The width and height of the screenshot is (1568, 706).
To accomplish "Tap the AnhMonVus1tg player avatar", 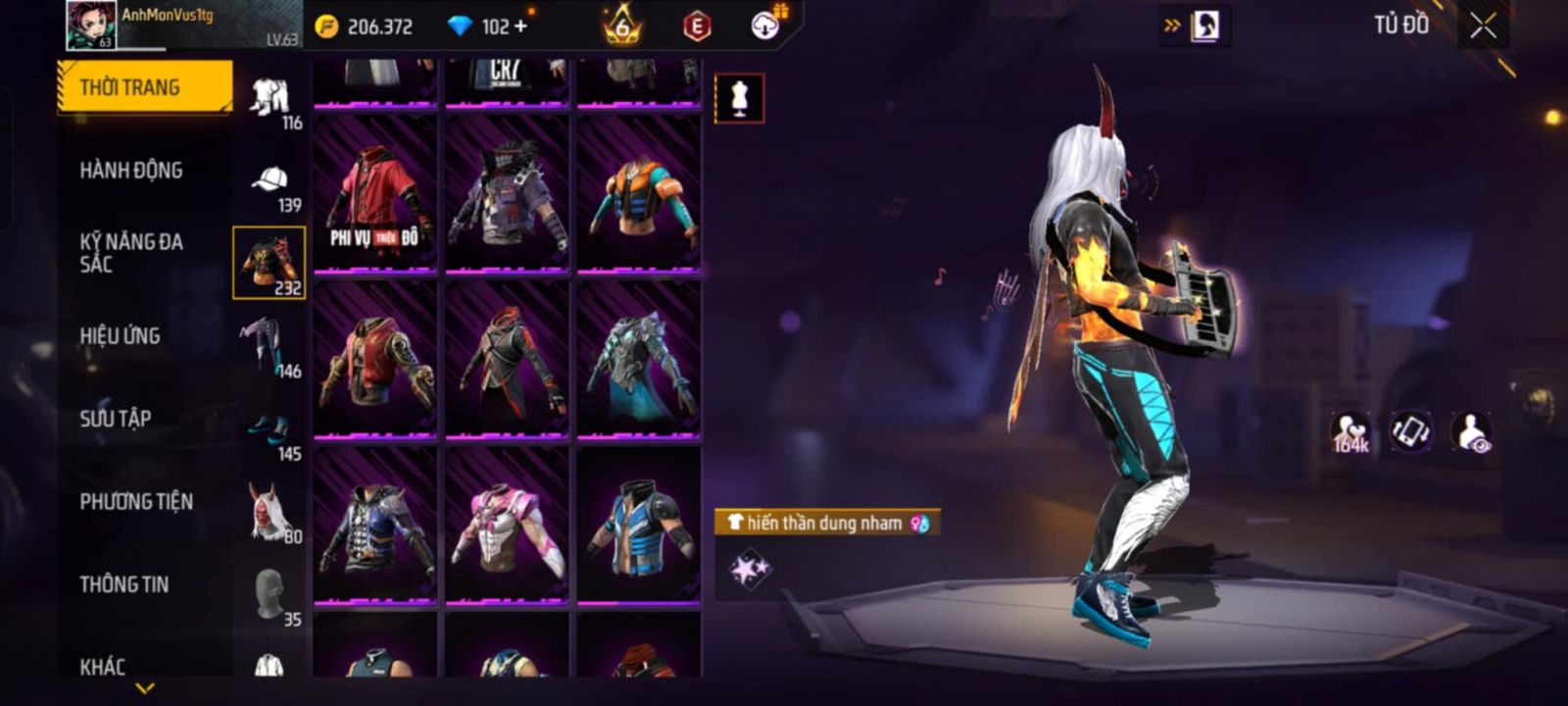I will tap(91, 25).
